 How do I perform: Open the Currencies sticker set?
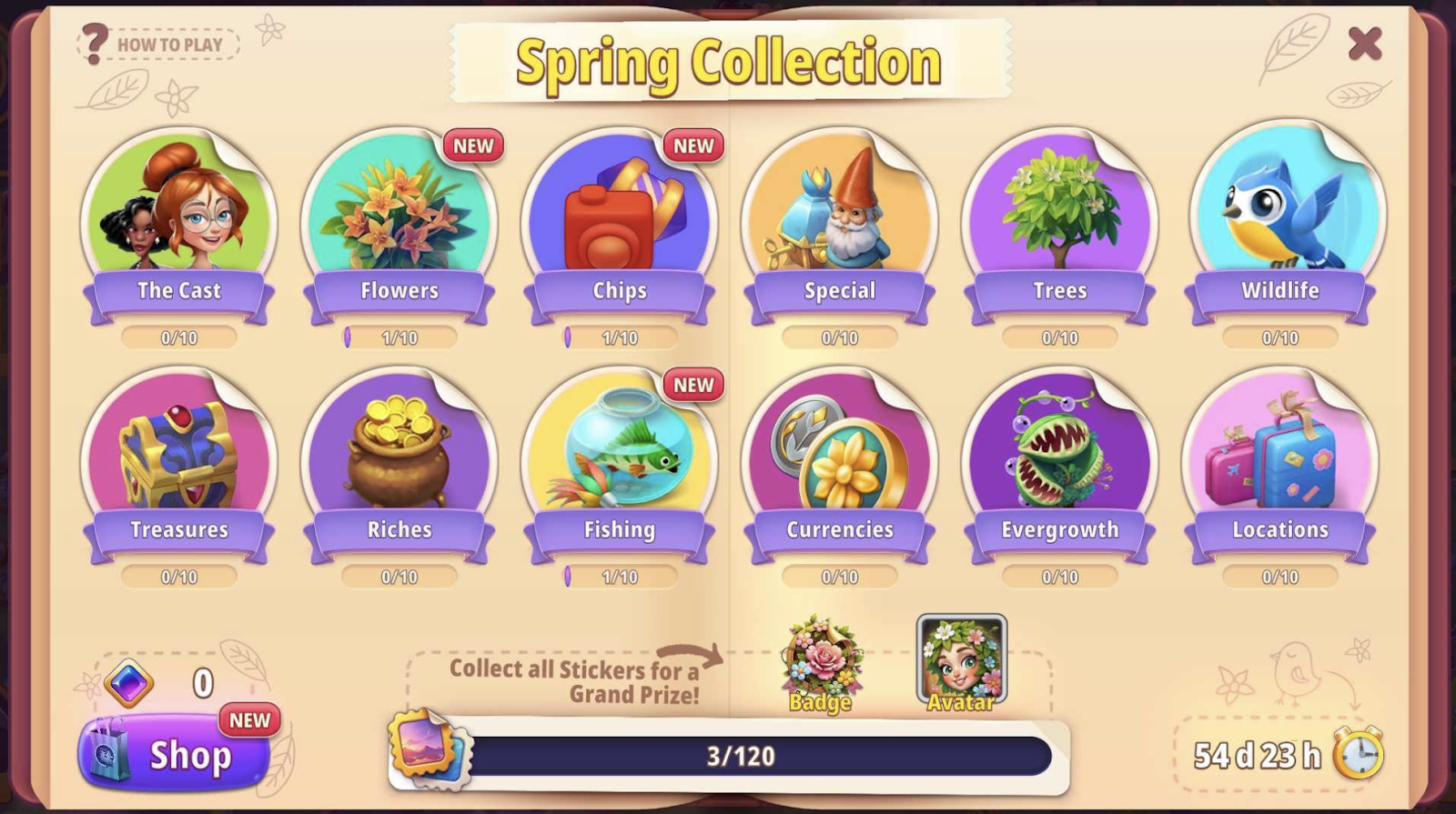840,459
